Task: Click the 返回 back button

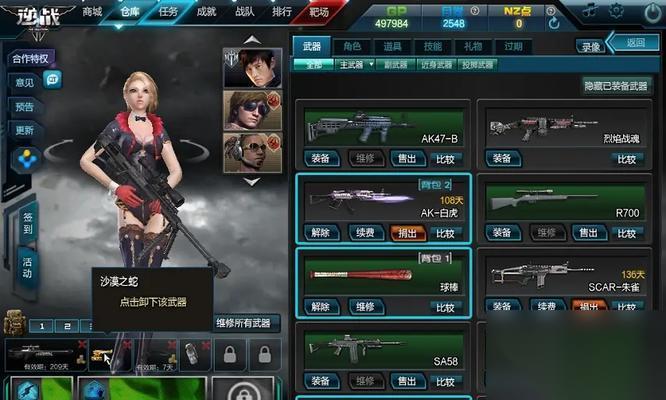Action: point(635,43)
